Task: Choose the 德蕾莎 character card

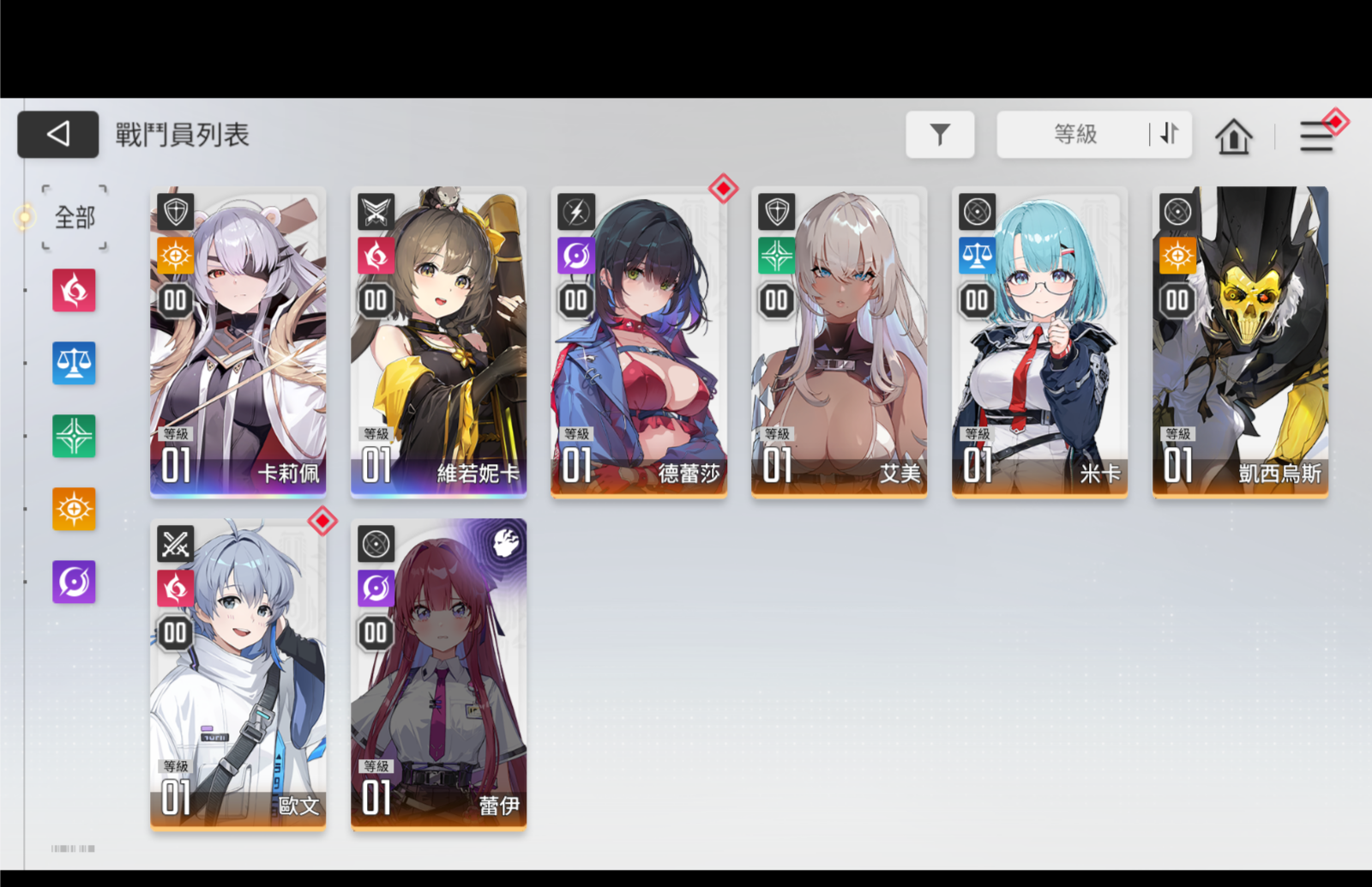Action: (639, 341)
